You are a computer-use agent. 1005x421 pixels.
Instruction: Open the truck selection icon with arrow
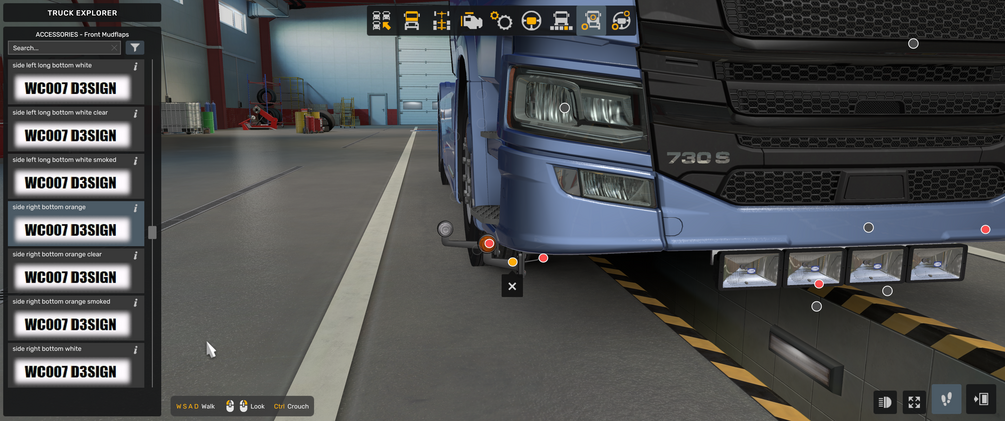pyautogui.click(x=381, y=21)
